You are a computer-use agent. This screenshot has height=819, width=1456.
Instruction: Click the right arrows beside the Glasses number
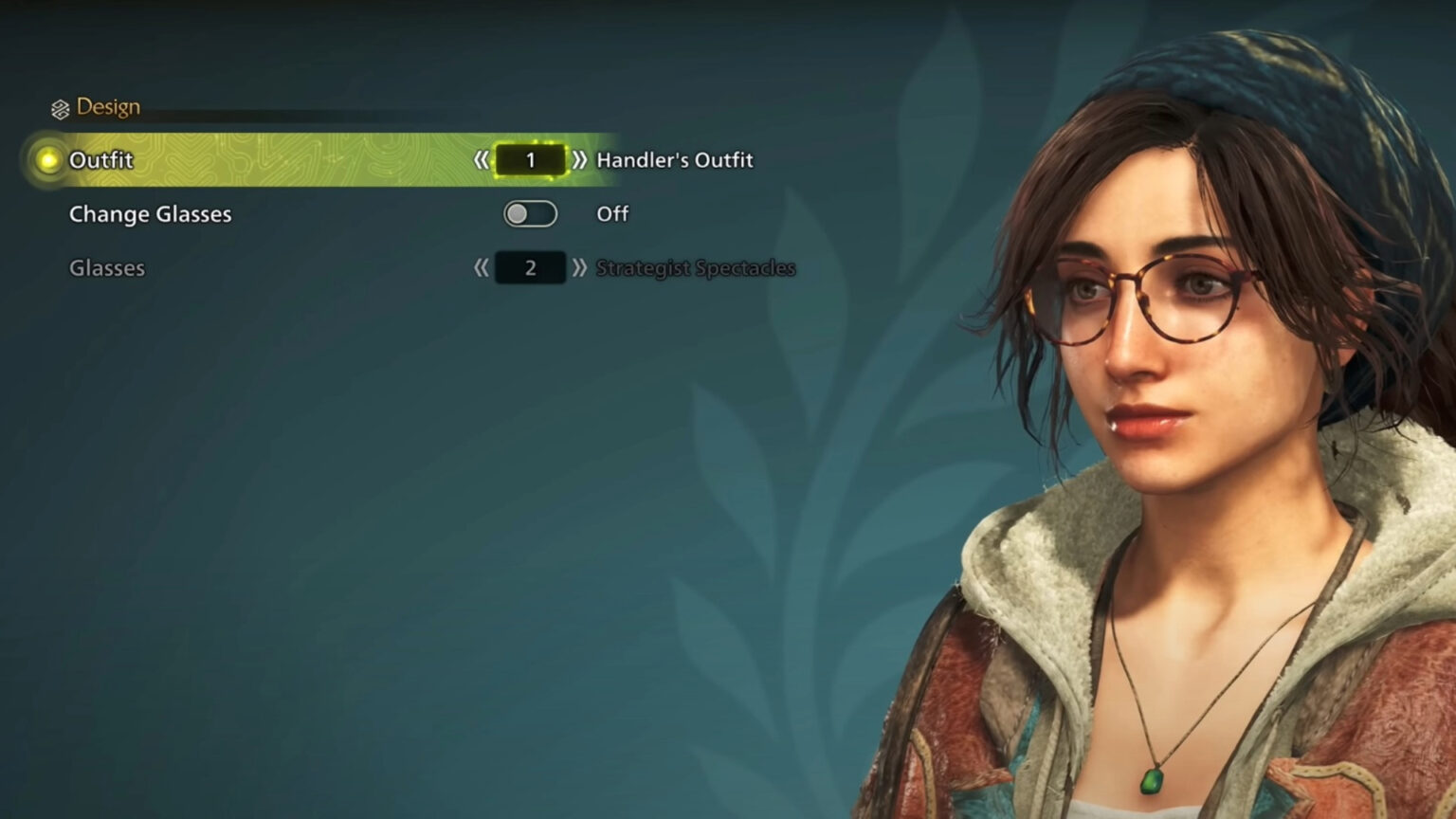578,267
